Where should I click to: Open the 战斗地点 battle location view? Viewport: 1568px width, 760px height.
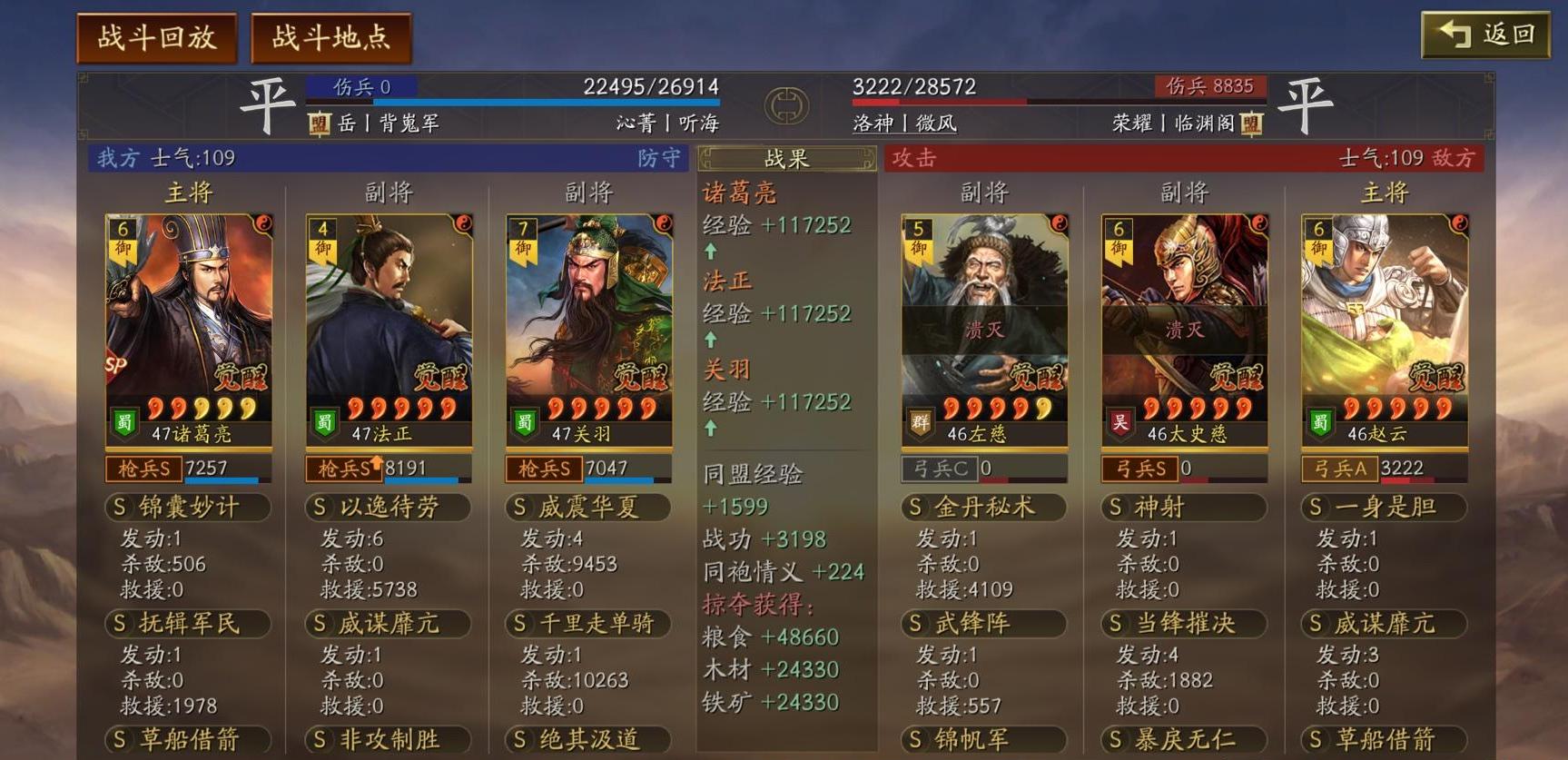pyautogui.click(x=330, y=38)
